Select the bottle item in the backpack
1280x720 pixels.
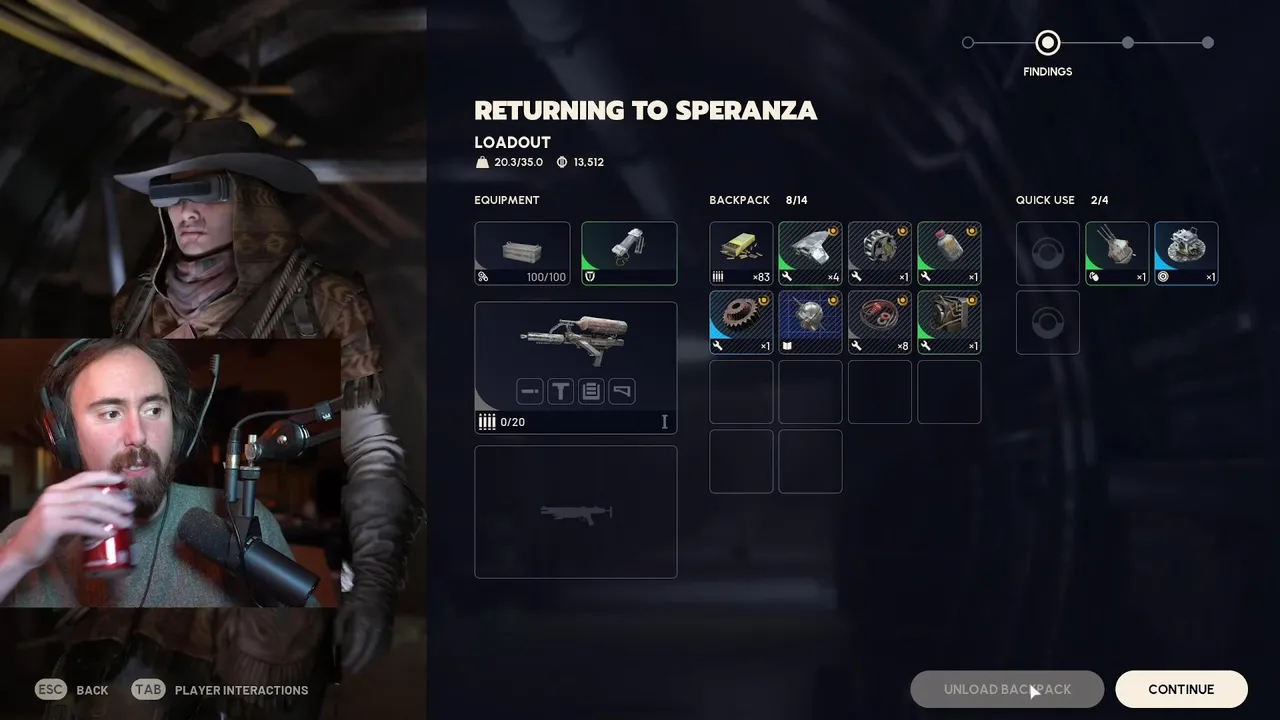point(949,253)
